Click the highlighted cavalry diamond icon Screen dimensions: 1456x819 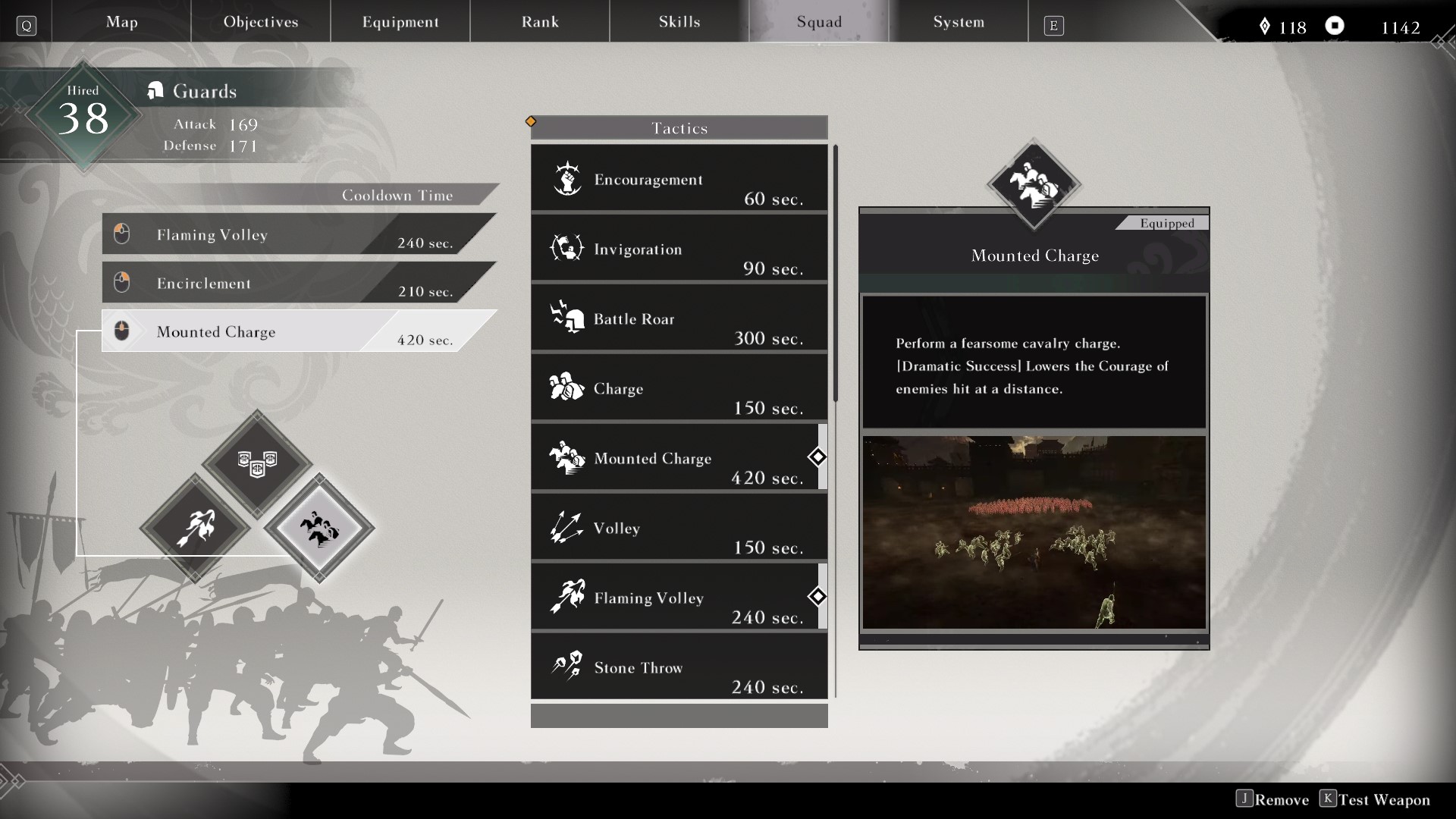(319, 528)
